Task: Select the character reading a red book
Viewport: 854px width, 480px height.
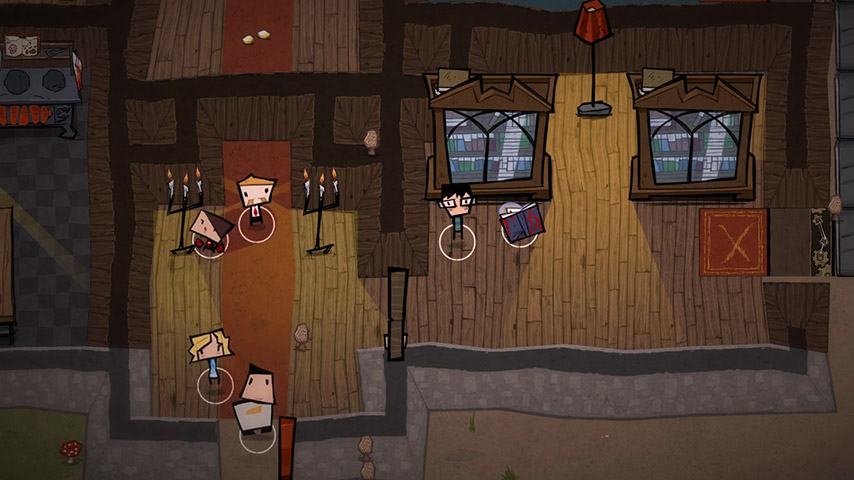Action: pos(520,222)
